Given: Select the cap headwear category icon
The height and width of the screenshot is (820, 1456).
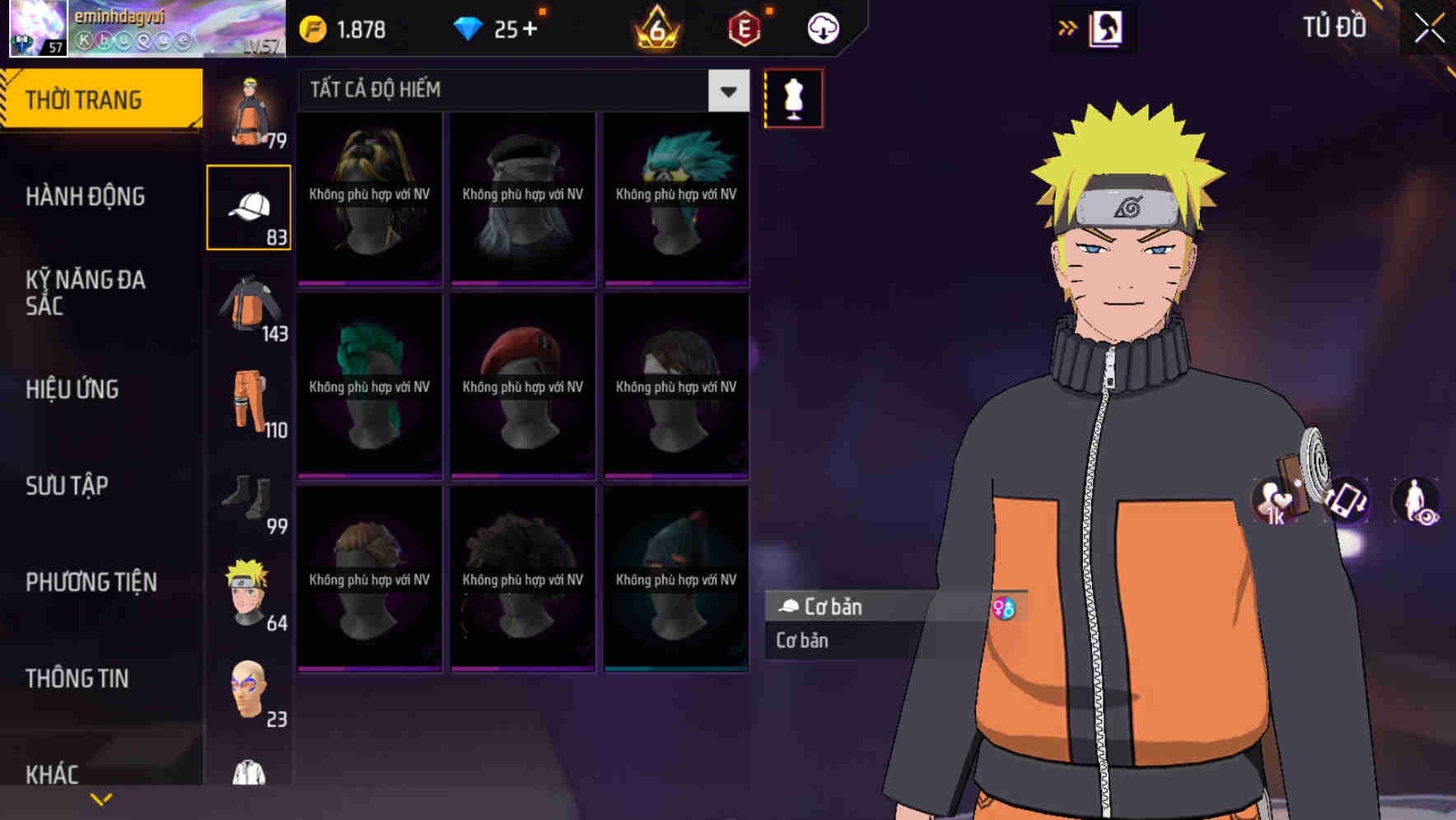Looking at the screenshot, I should (x=250, y=206).
